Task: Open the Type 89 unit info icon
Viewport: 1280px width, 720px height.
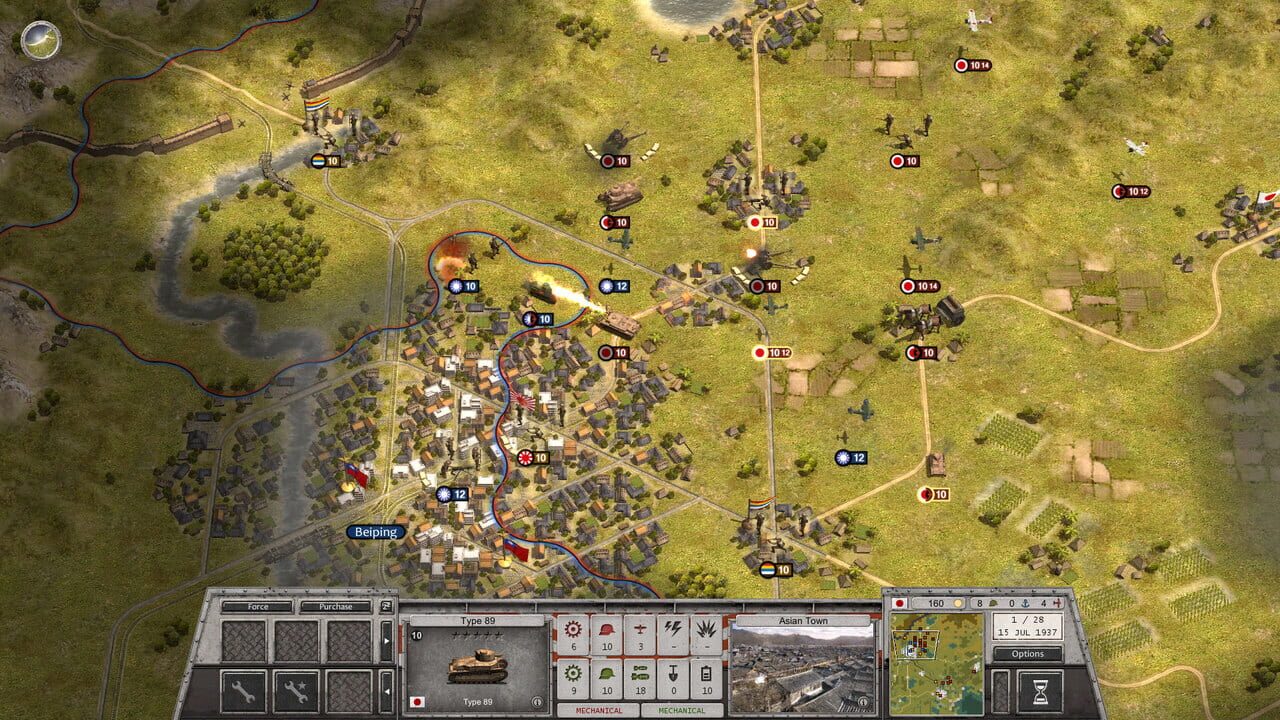Action: coord(537,701)
